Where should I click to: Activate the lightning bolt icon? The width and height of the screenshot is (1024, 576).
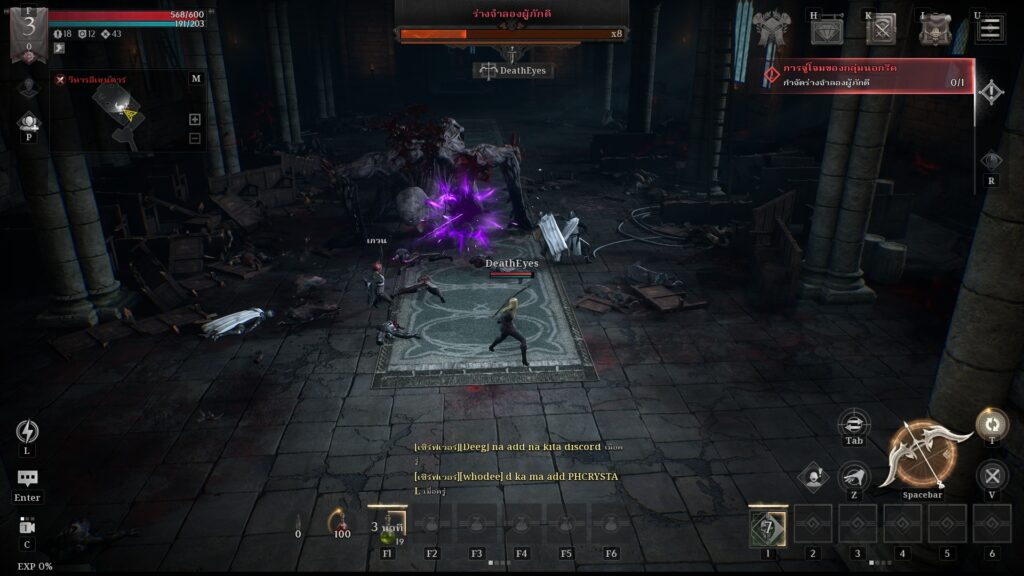point(27,431)
